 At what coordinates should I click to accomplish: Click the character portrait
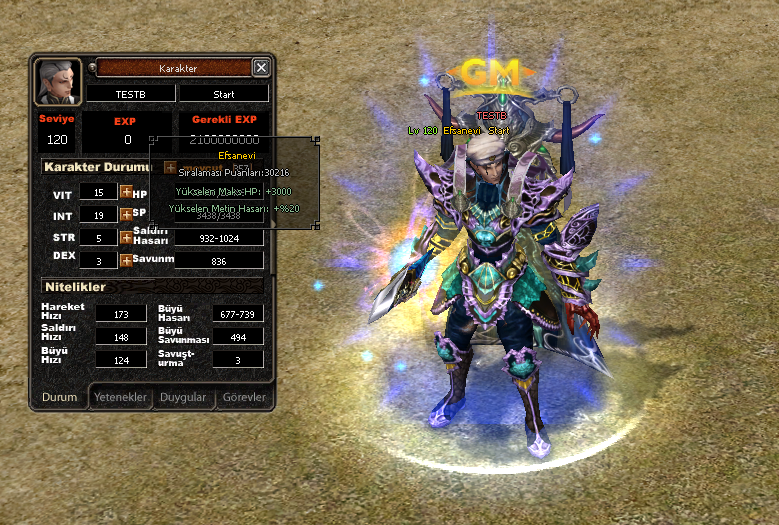[58, 82]
